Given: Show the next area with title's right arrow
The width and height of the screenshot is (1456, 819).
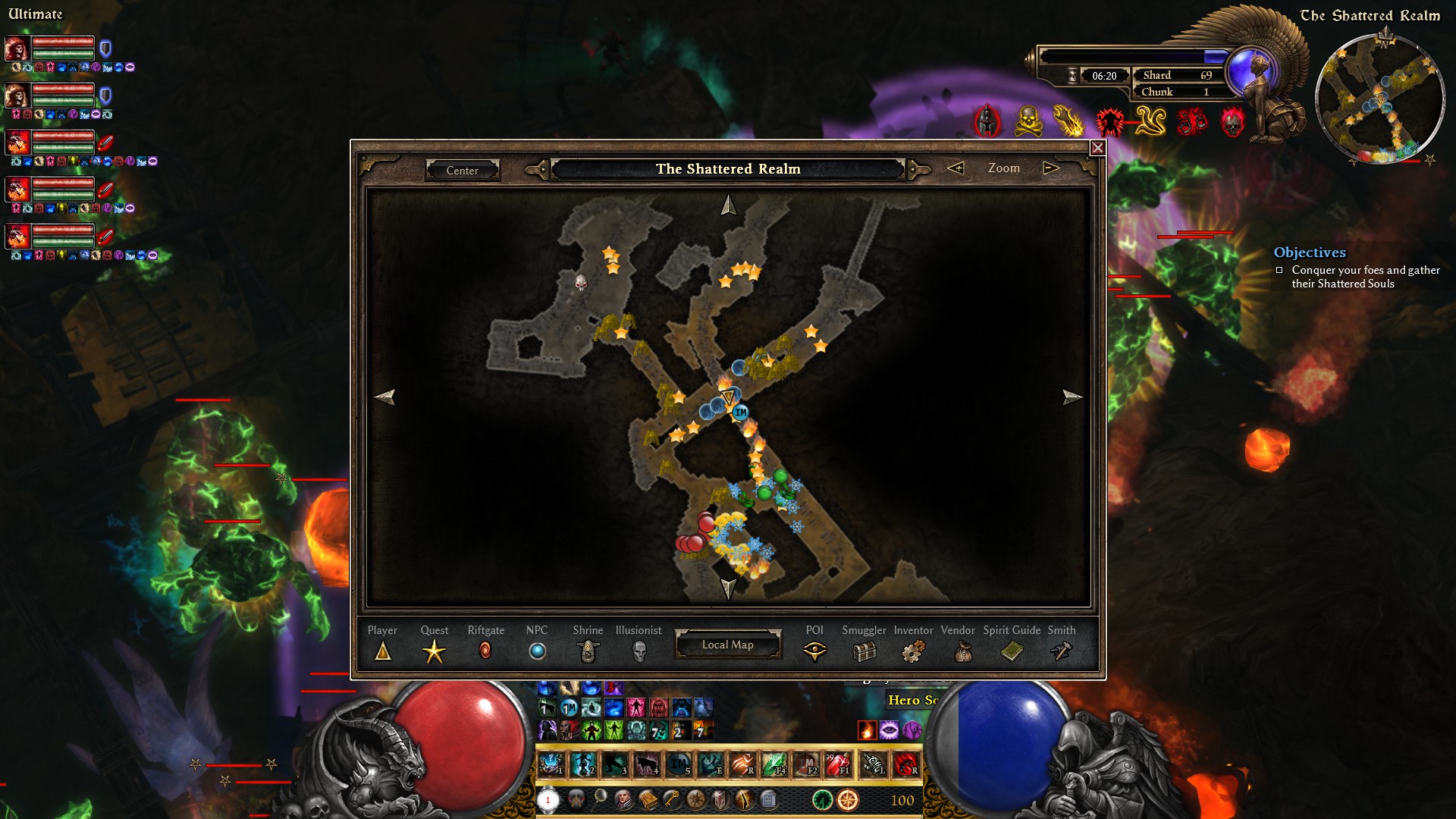Looking at the screenshot, I should (x=918, y=169).
